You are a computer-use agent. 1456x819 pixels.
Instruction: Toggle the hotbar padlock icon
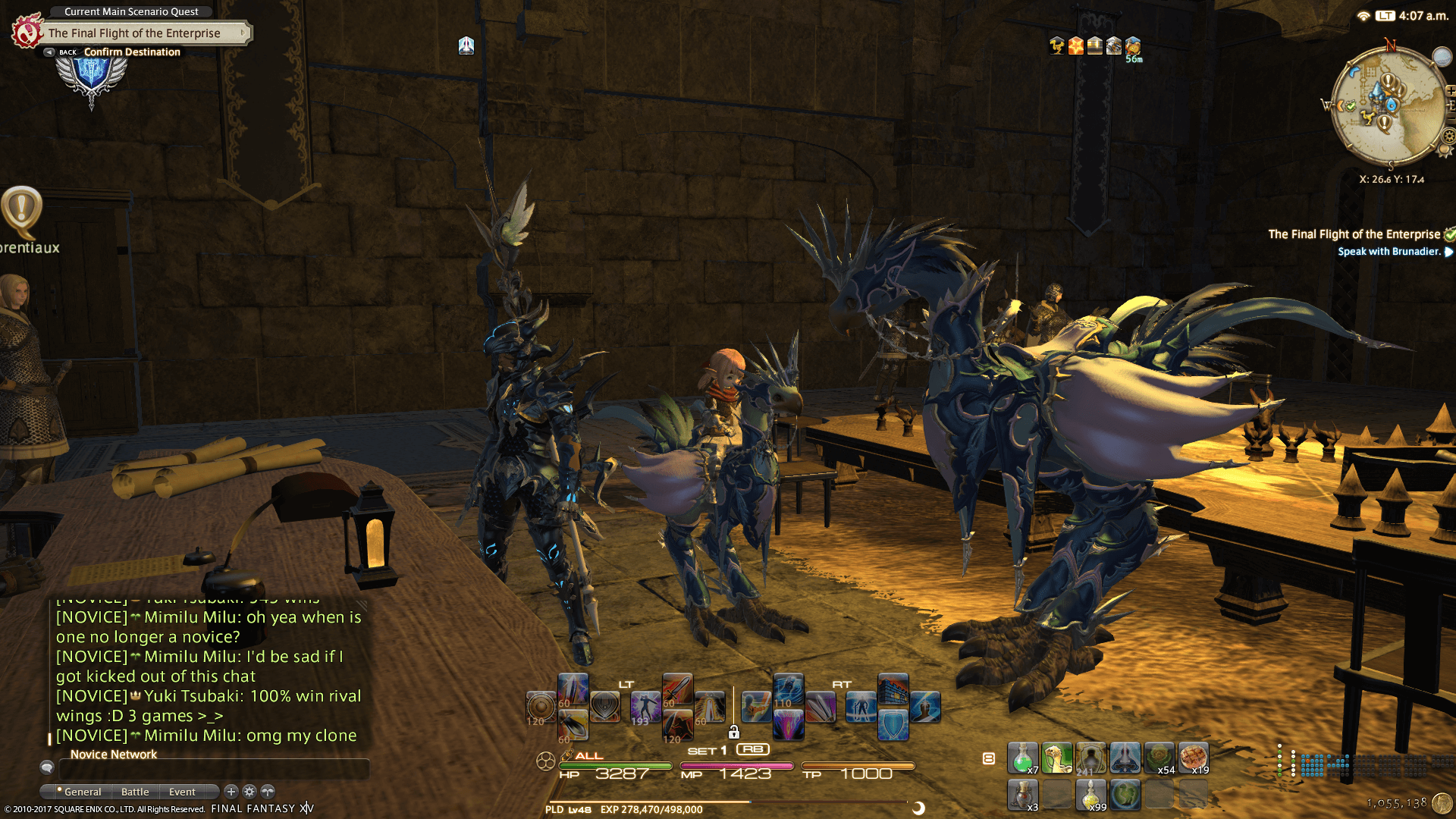(x=733, y=732)
